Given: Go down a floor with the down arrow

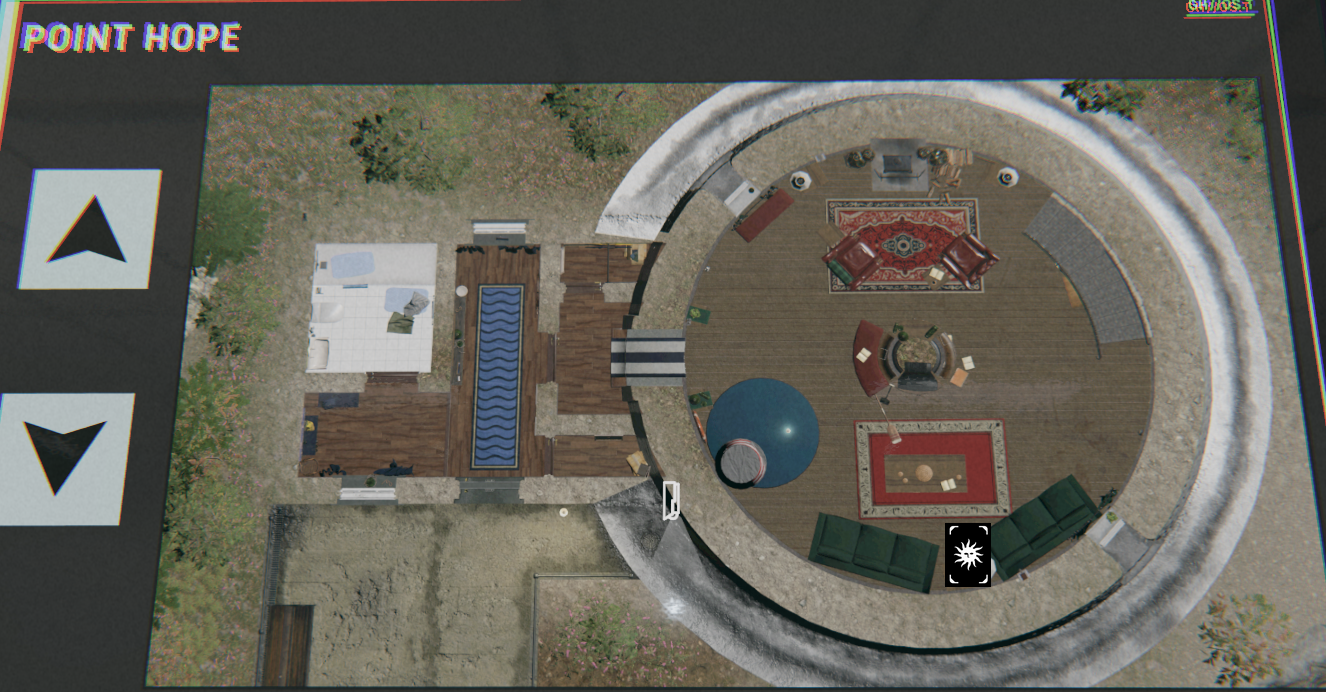Looking at the screenshot, I should point(66,457).
